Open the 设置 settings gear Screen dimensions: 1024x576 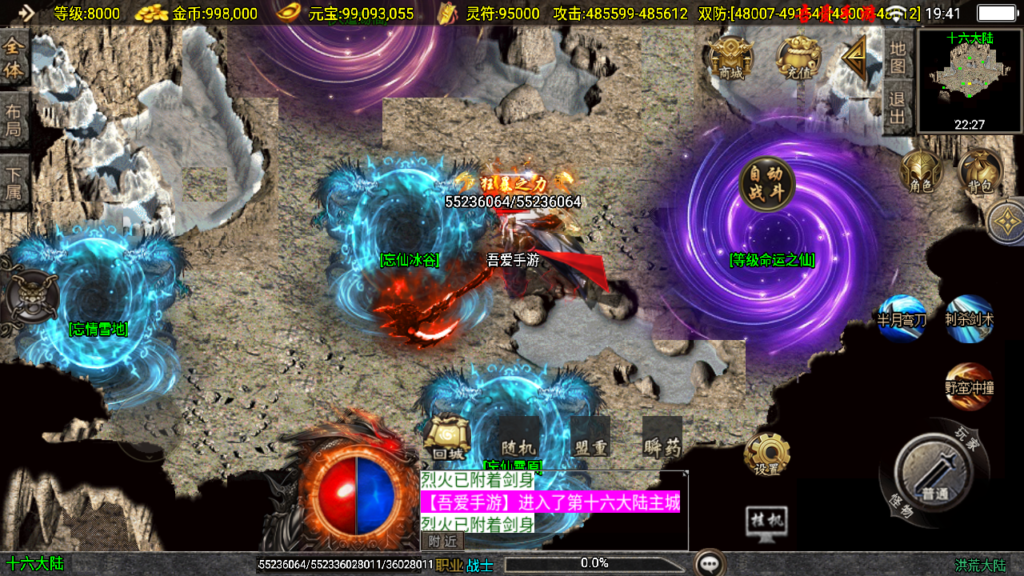tap(766, 454)
